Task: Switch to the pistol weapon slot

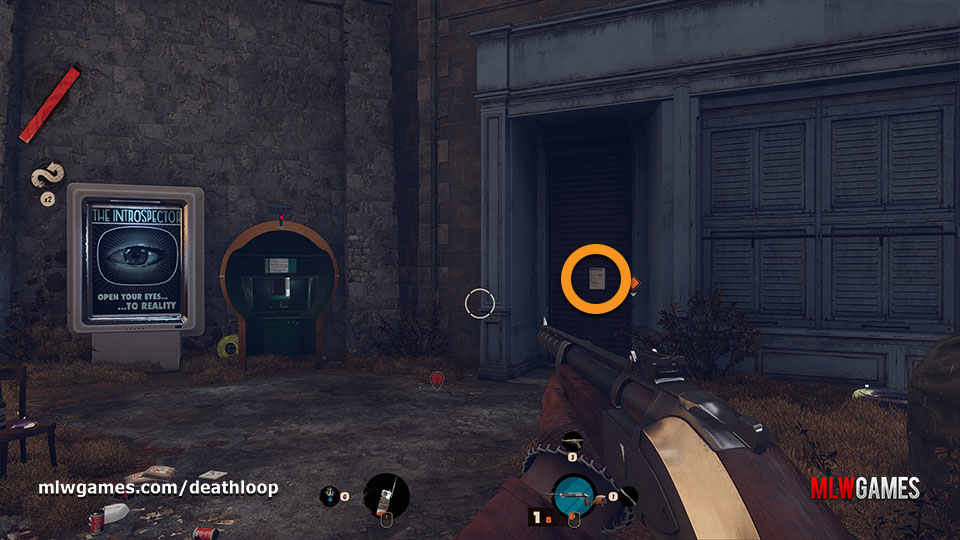Action: [574, 440]
